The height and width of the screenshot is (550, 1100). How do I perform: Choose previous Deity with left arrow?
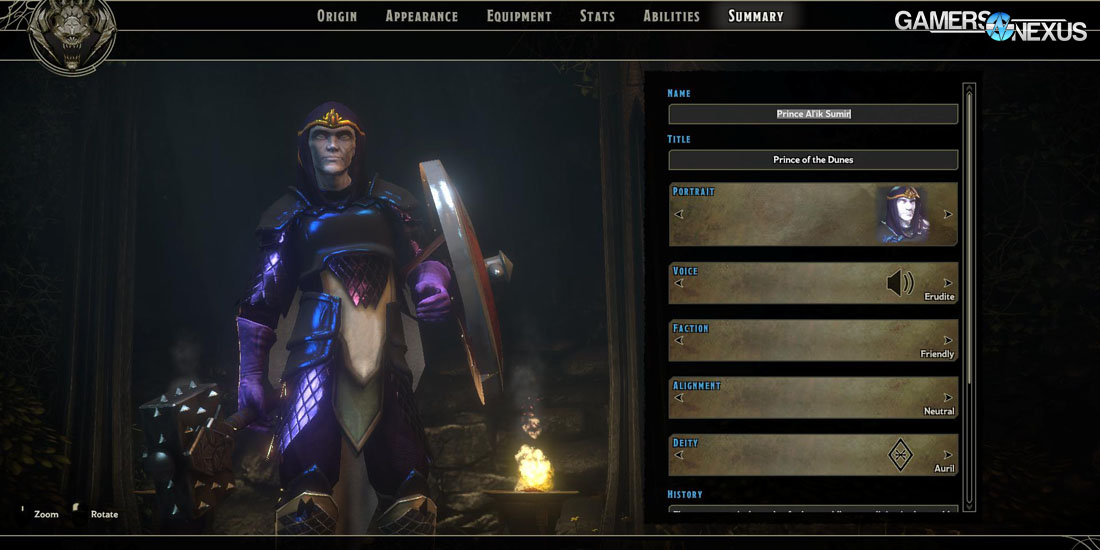[679, 455]
